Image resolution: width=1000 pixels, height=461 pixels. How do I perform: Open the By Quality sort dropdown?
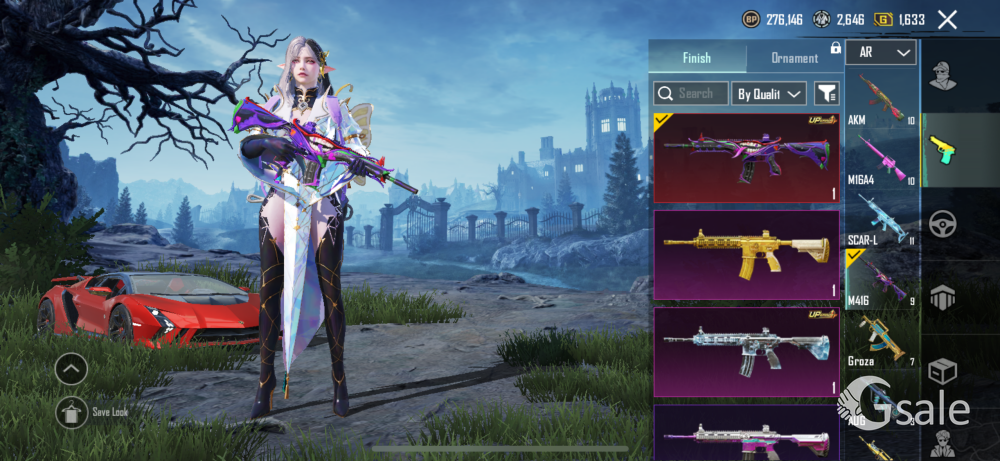coord(769,94)
